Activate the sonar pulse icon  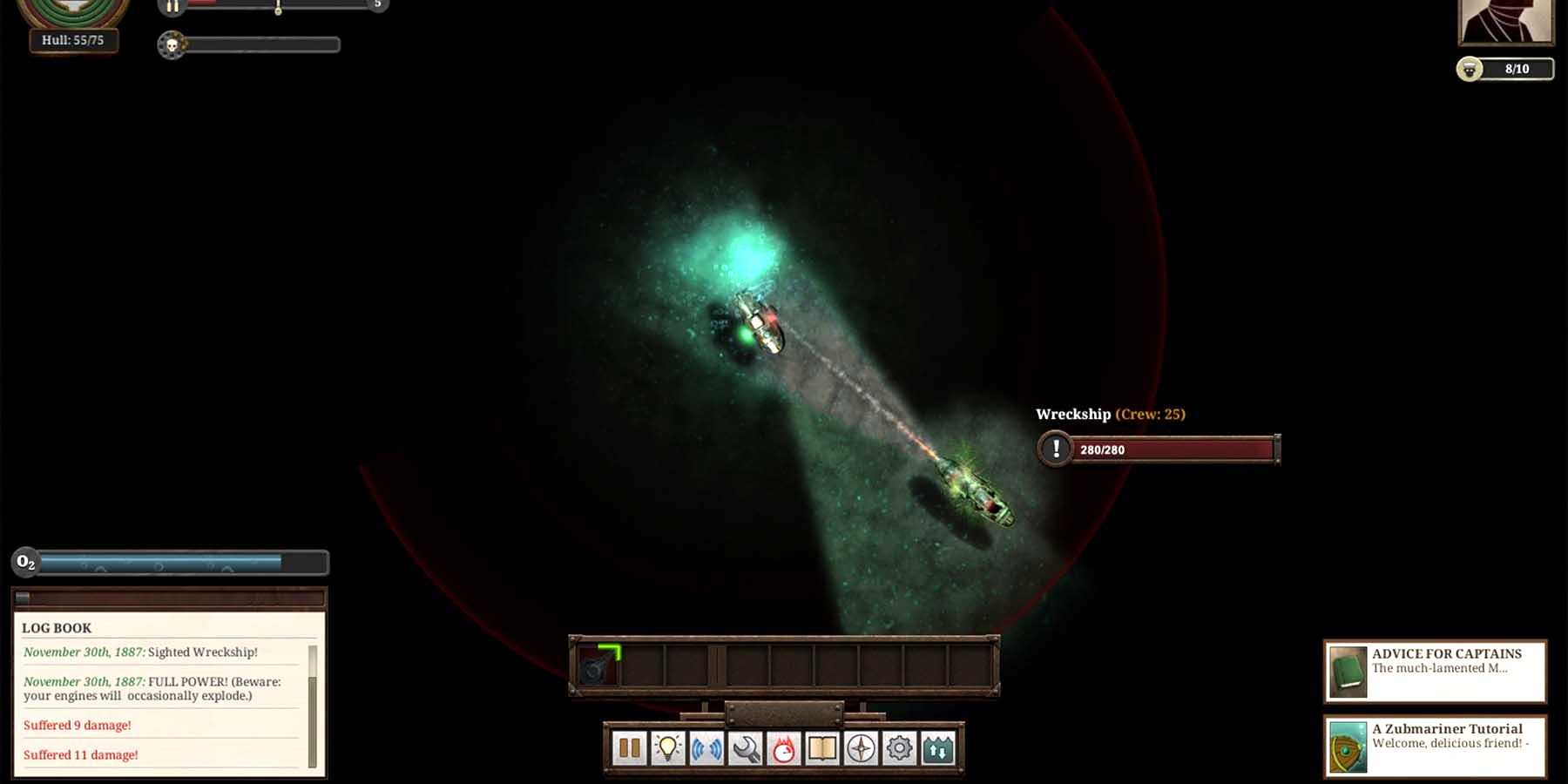(x=706, y=748)
